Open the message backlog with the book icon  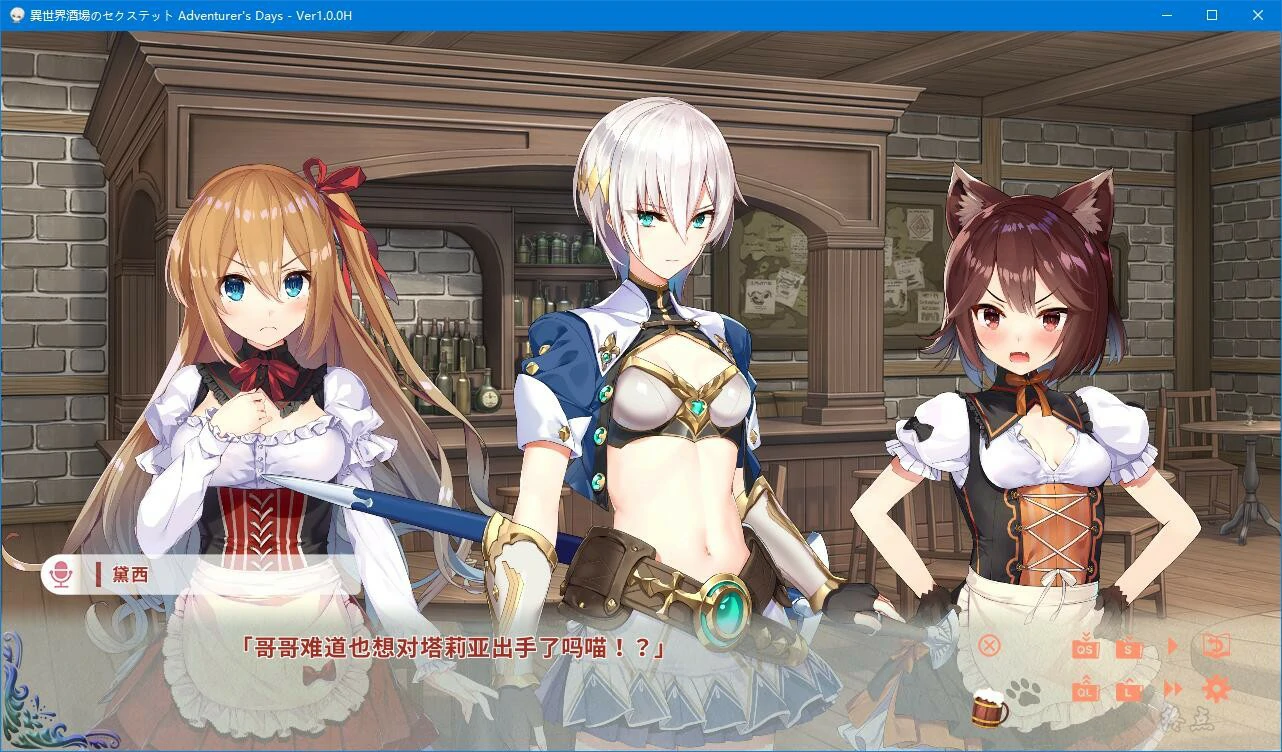pos(1214,646)
